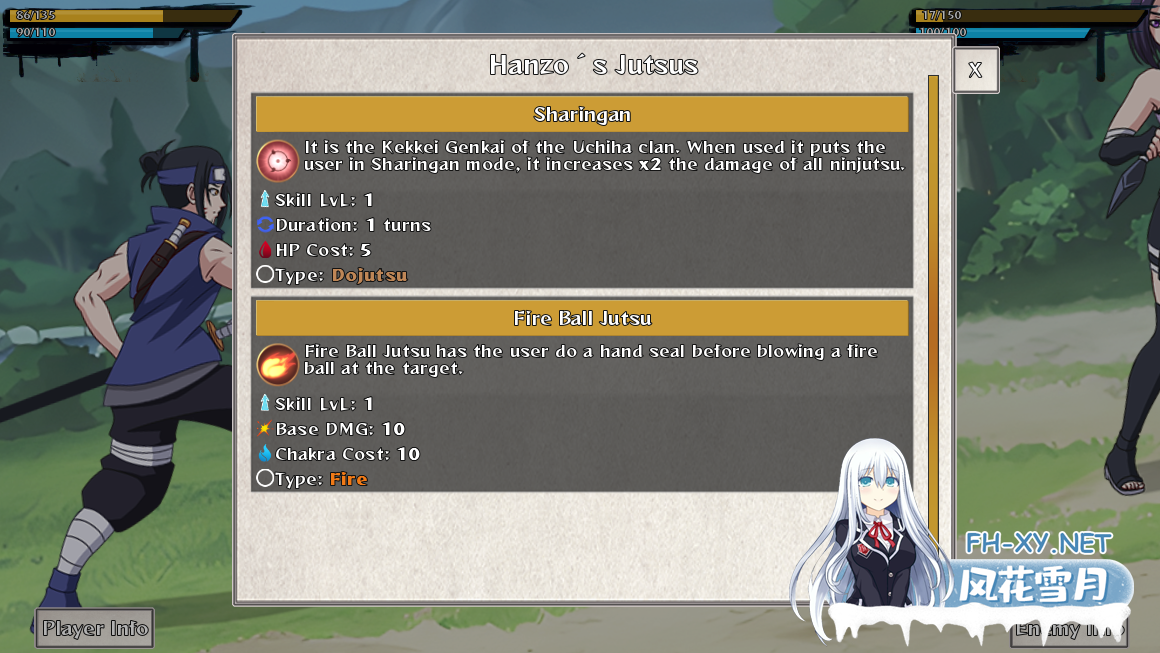
Task: Click the Sharingan eye icon
Action: [277, 160]
